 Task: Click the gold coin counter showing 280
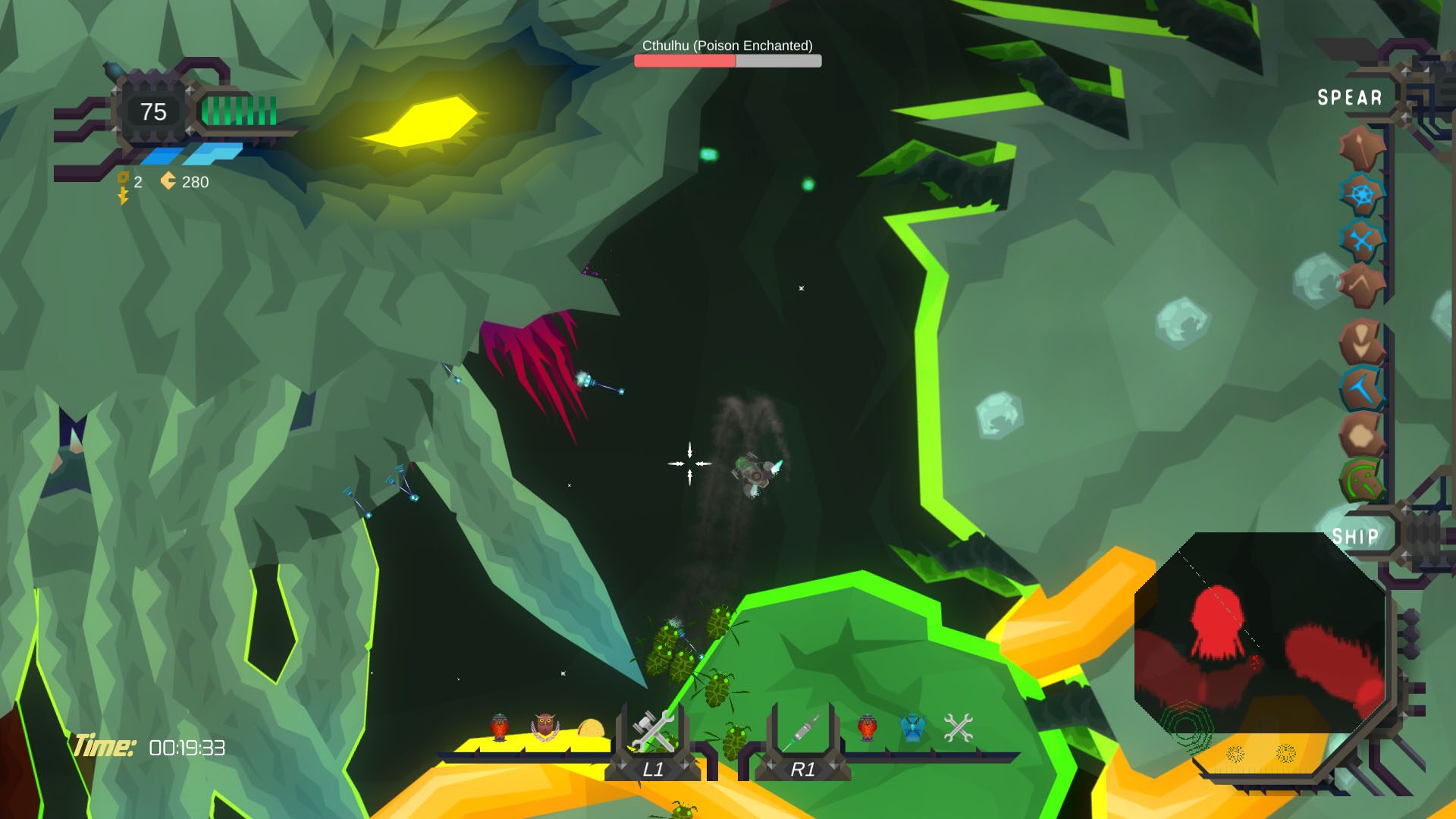click(x=184, y=182)
